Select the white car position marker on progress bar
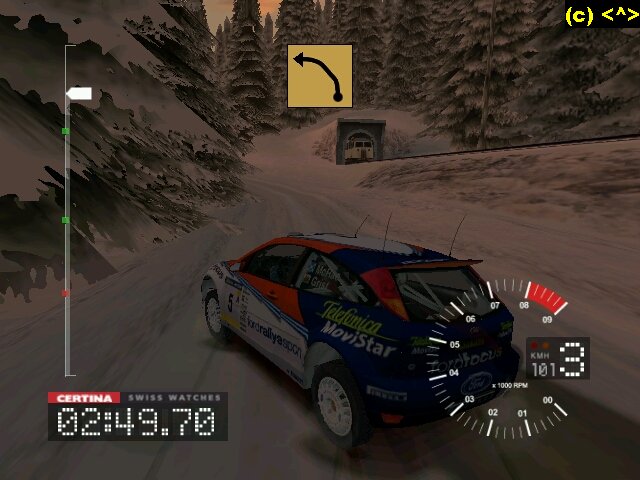 coord(79,94)
